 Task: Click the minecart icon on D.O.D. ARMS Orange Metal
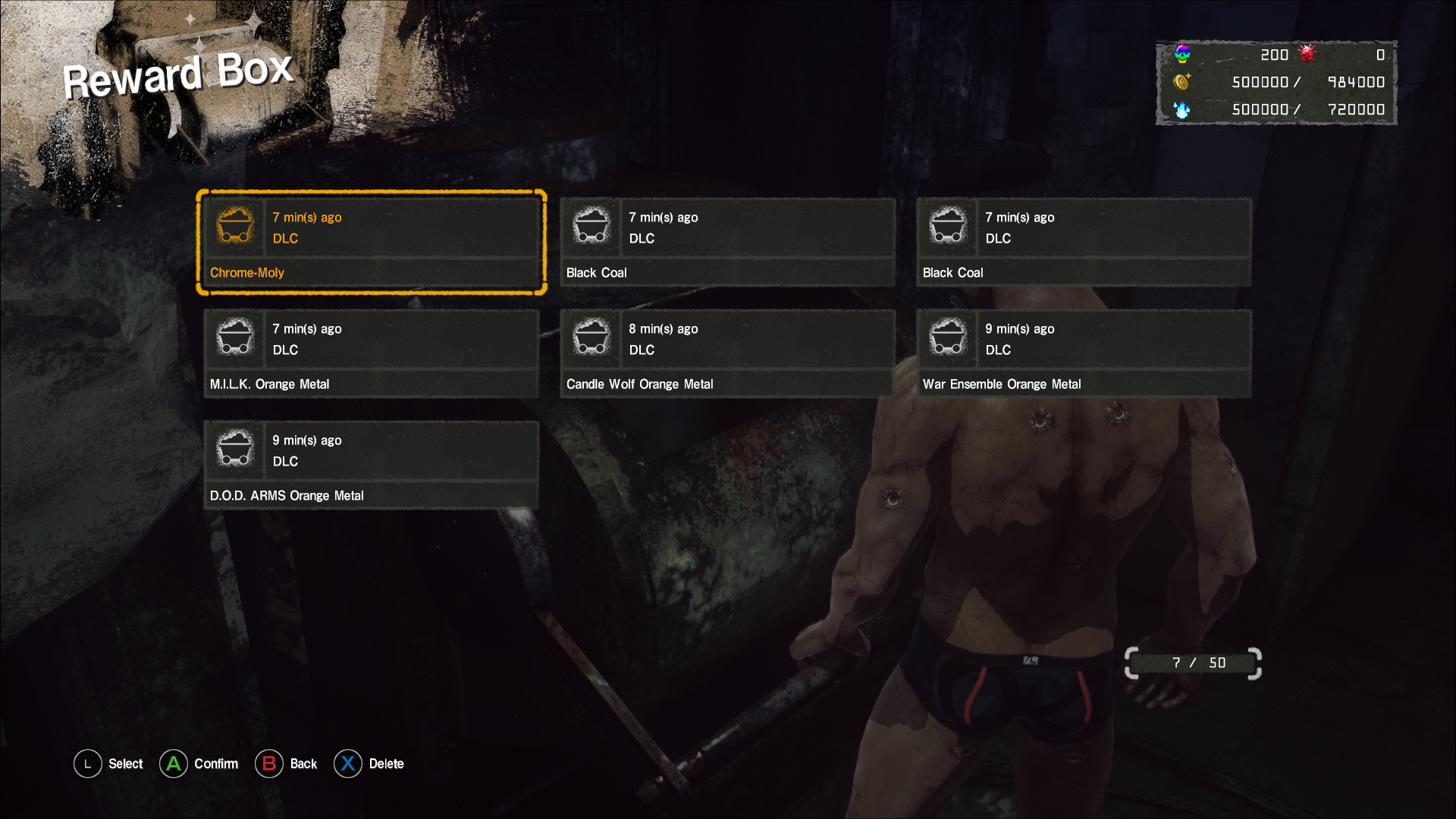(x=235, y=448)
